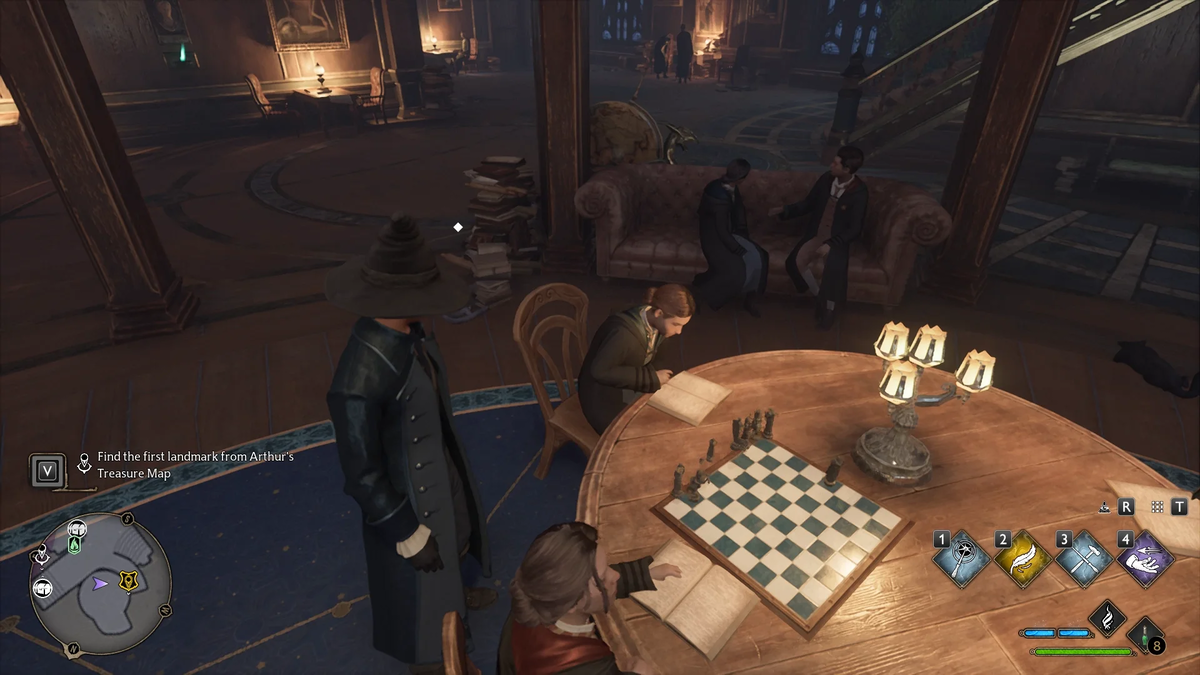Use the Reparo hammer spell icon

click(x=1085, y=559)
